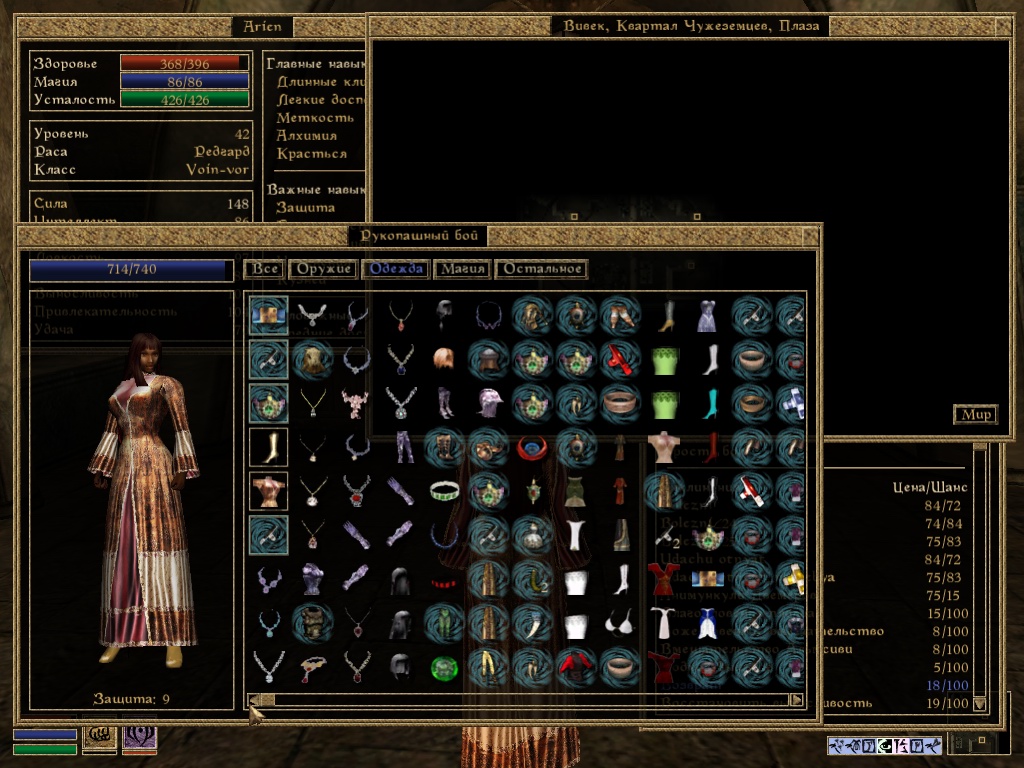Select the equipped golden boot slot
This screenshot has height=768, width=1024.
coord(269,447)
